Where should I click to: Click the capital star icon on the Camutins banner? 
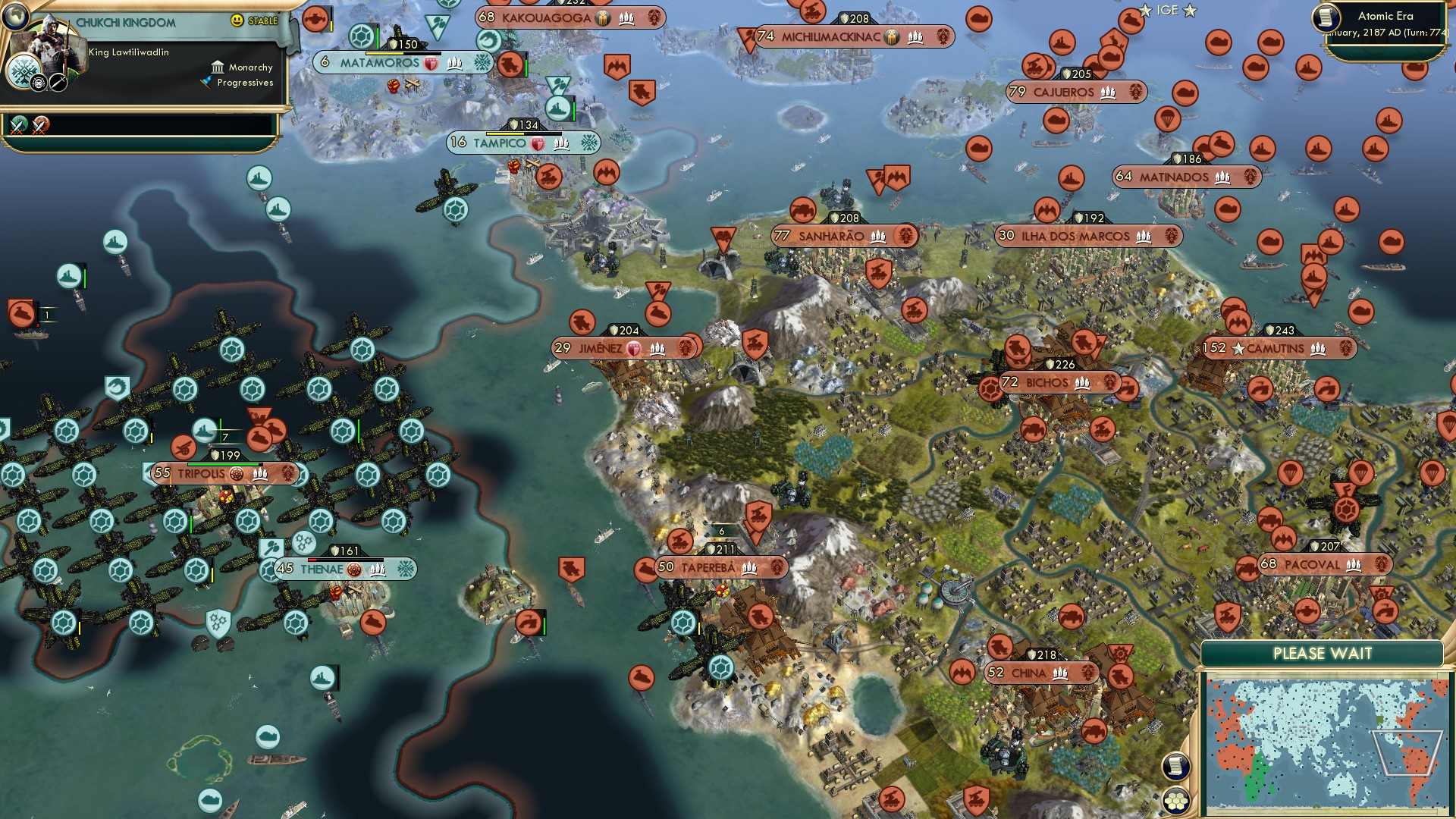click(x=1237, y=349)
